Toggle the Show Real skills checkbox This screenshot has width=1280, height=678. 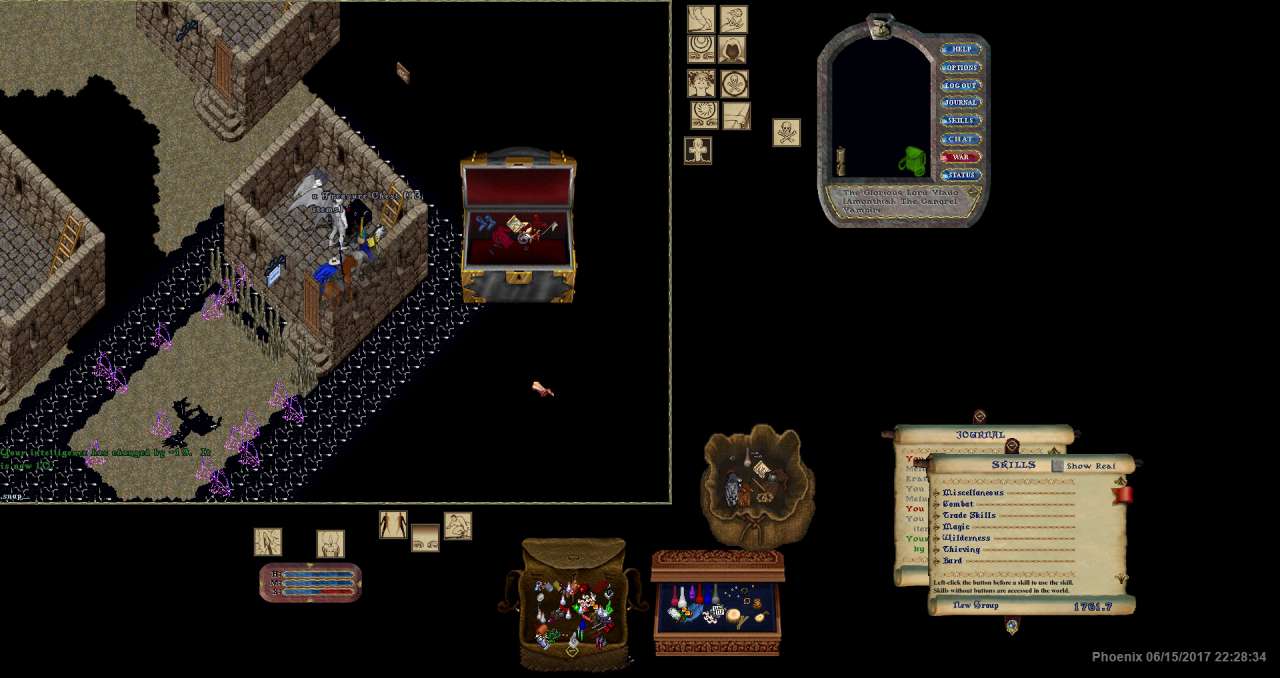tap(1058, 466)
